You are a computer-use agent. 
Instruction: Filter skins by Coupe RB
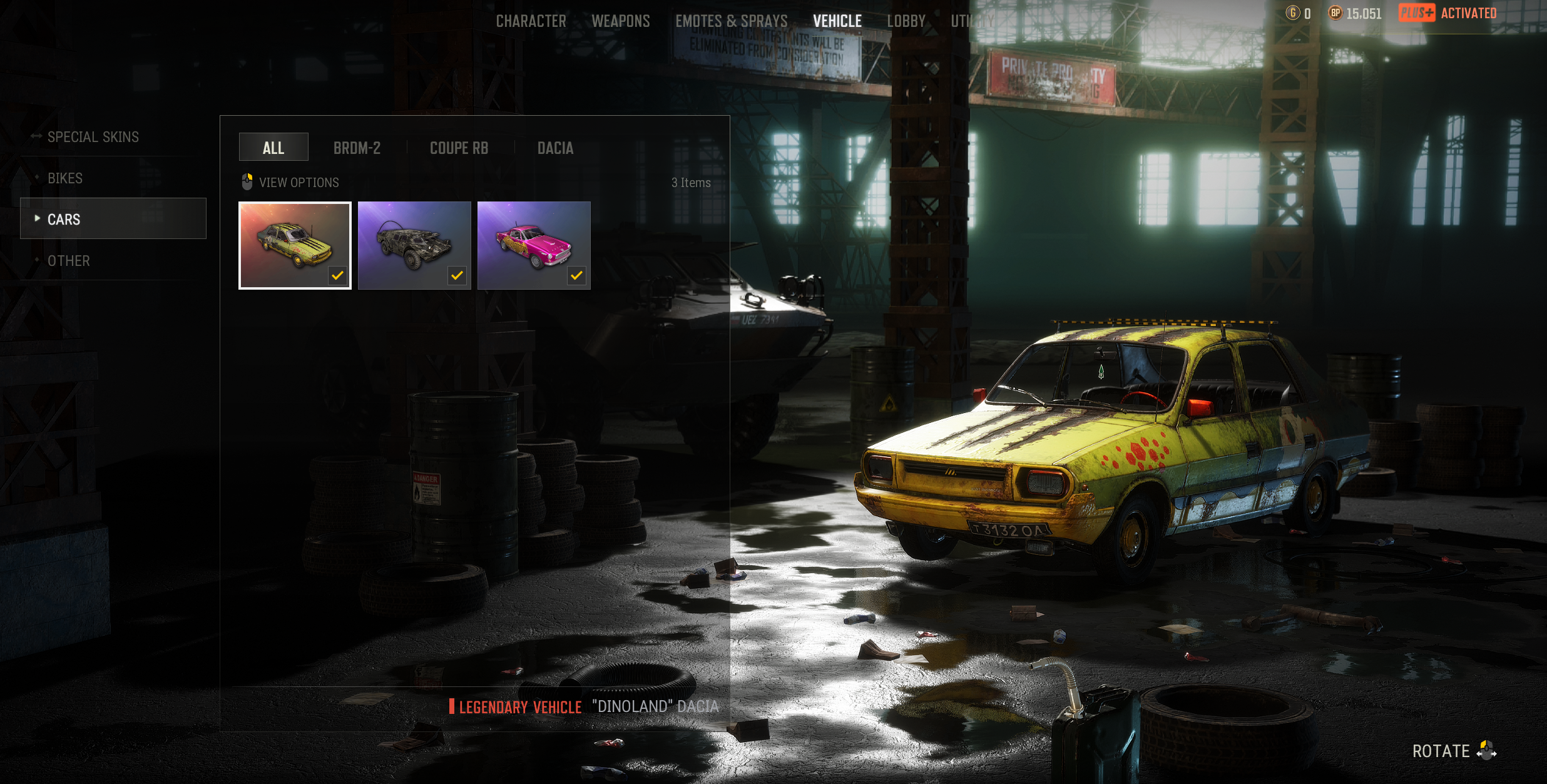(459, 148)
